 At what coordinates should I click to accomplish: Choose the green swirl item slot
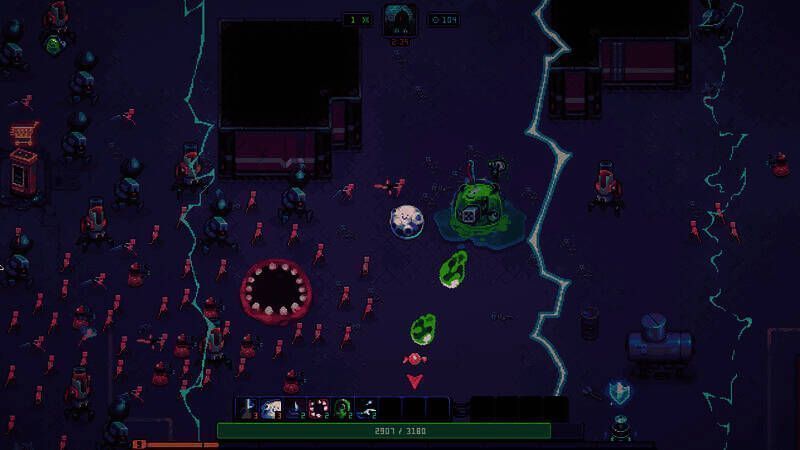[x=343, y=408]
